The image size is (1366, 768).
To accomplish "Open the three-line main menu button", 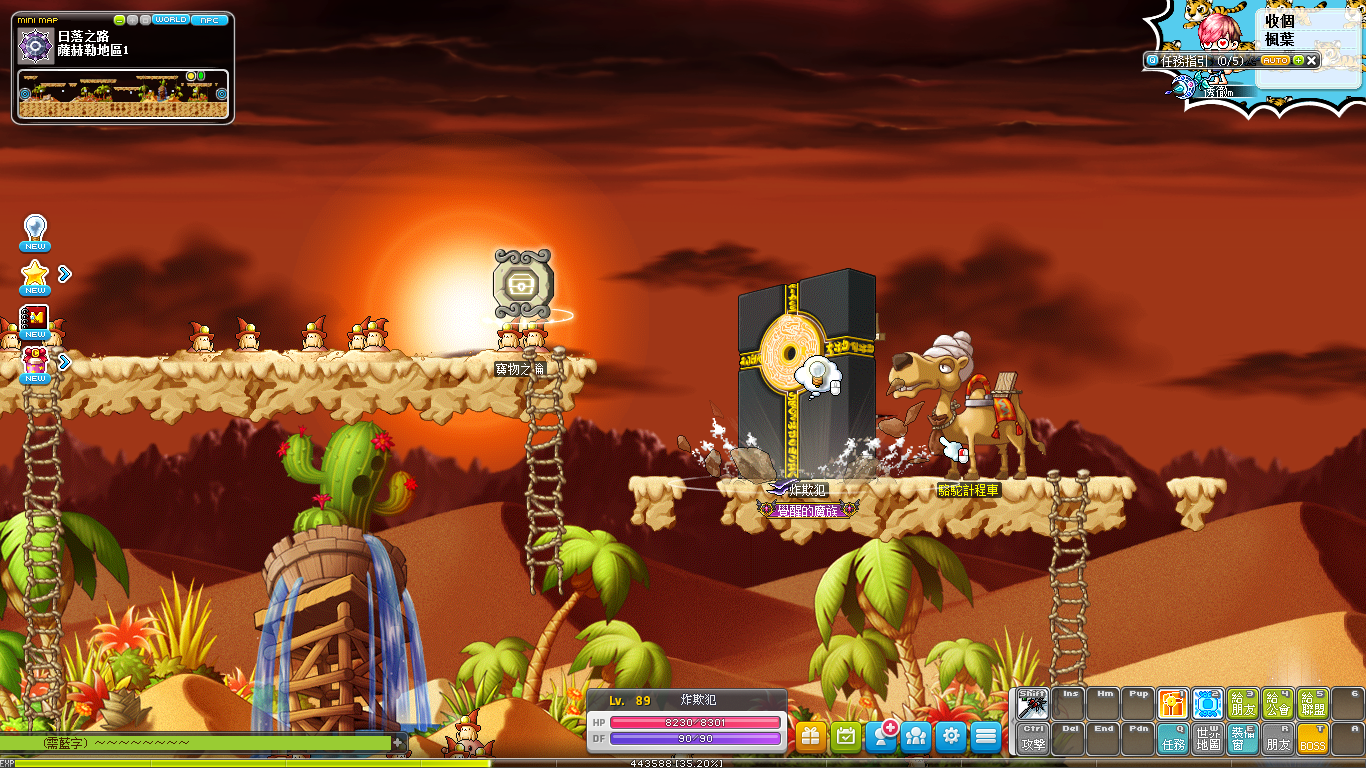I will click(x=986, y=737).
